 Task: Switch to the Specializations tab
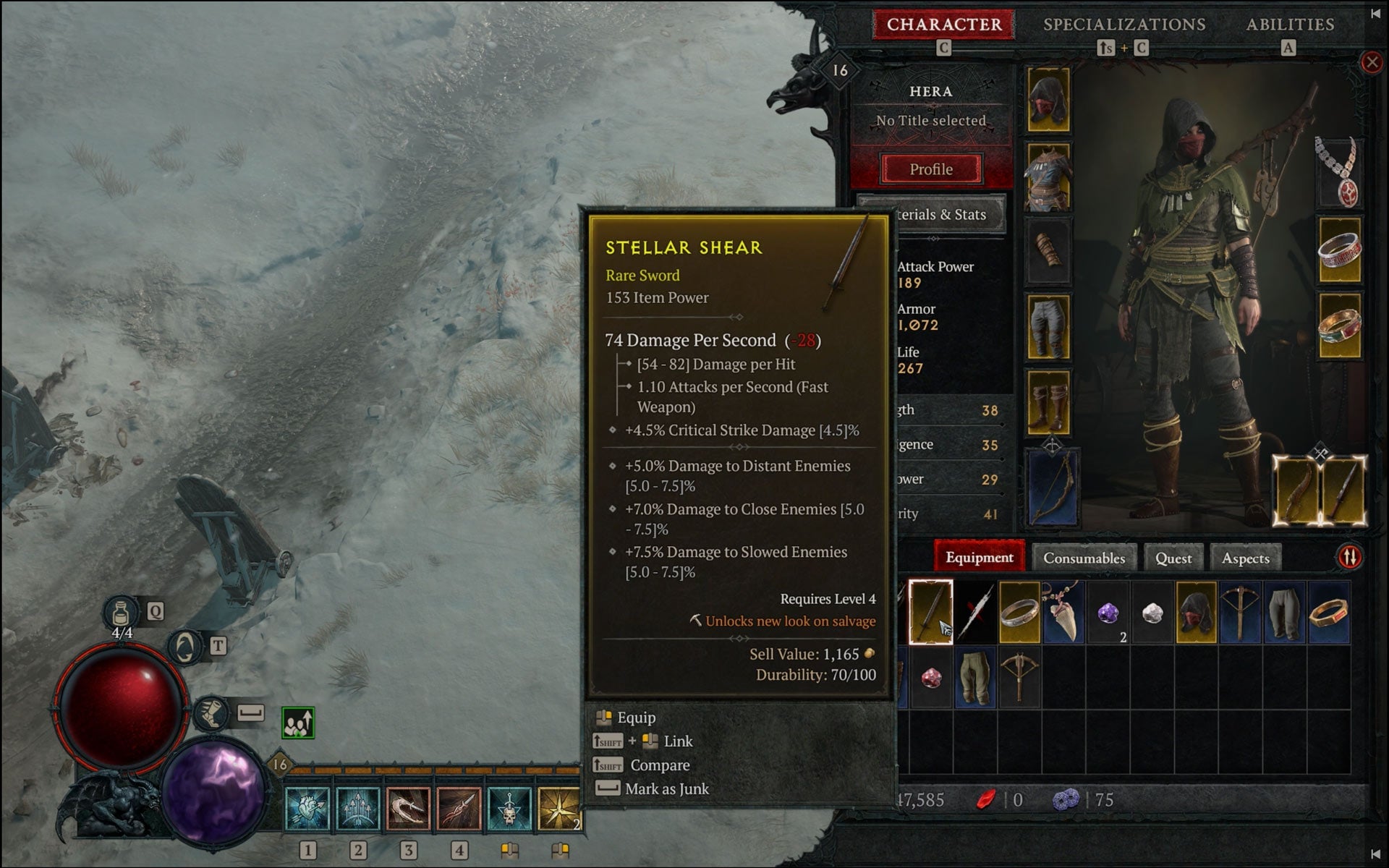(1124, 24)
